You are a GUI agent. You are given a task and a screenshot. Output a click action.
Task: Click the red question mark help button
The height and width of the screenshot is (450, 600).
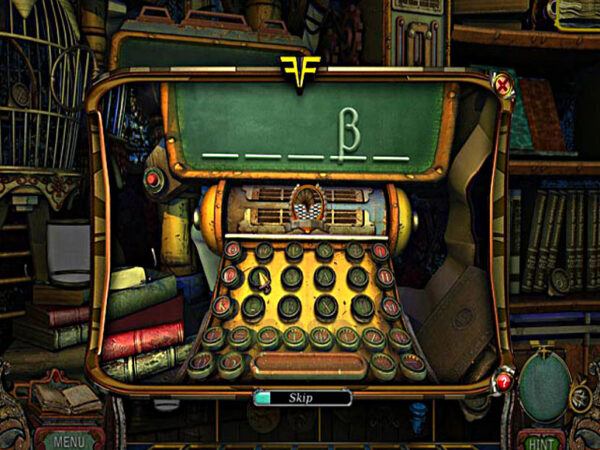503,380
